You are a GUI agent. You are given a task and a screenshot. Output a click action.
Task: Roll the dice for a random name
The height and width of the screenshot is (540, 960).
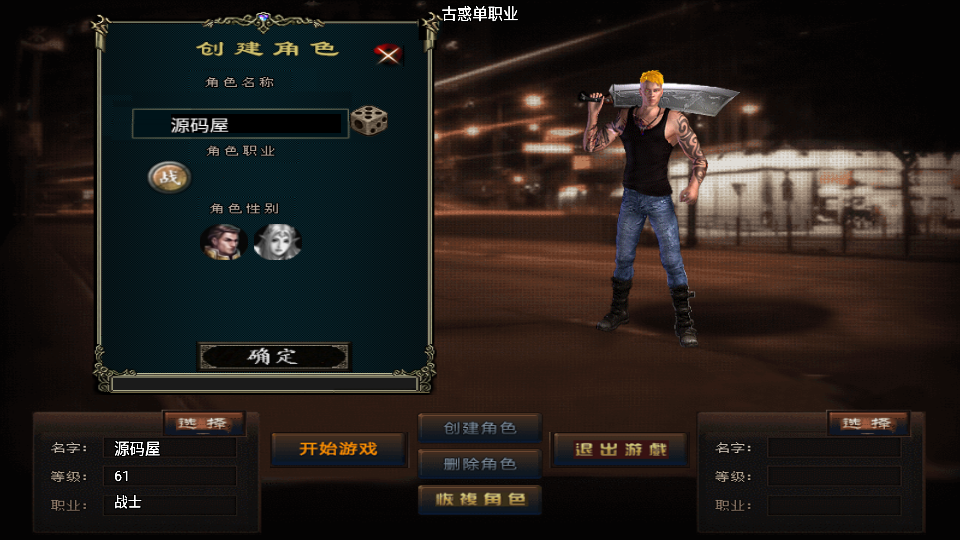pyautogui.click(x=369, y=121)
